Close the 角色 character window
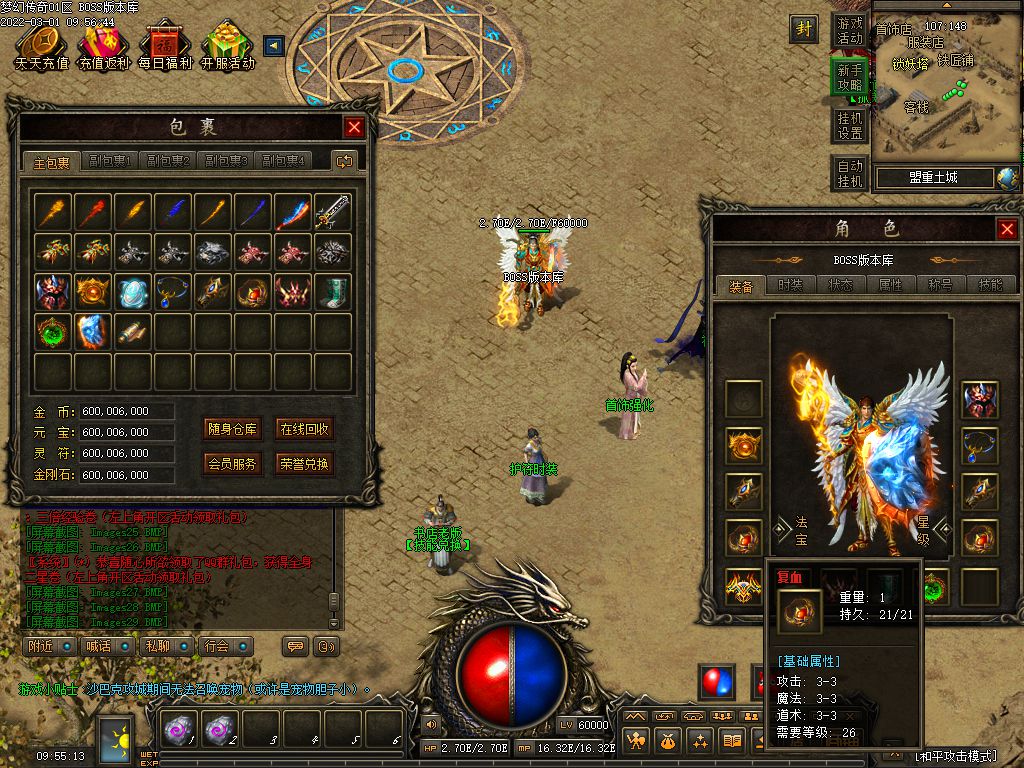Image resolution: width=1024 pixels, height=768 pixels. [x=1007, y=230]
